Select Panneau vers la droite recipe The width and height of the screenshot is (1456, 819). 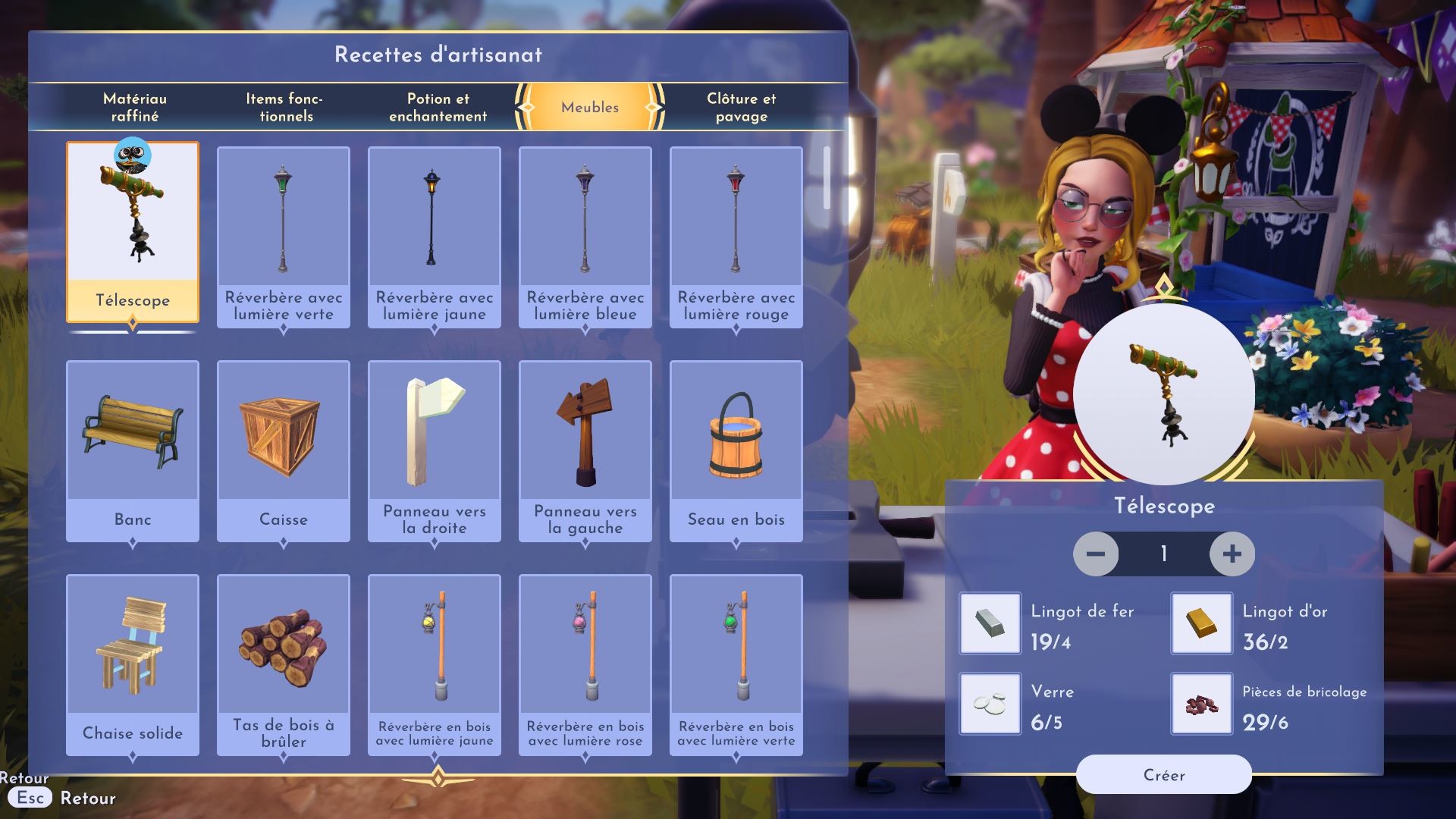coord(434,450)
